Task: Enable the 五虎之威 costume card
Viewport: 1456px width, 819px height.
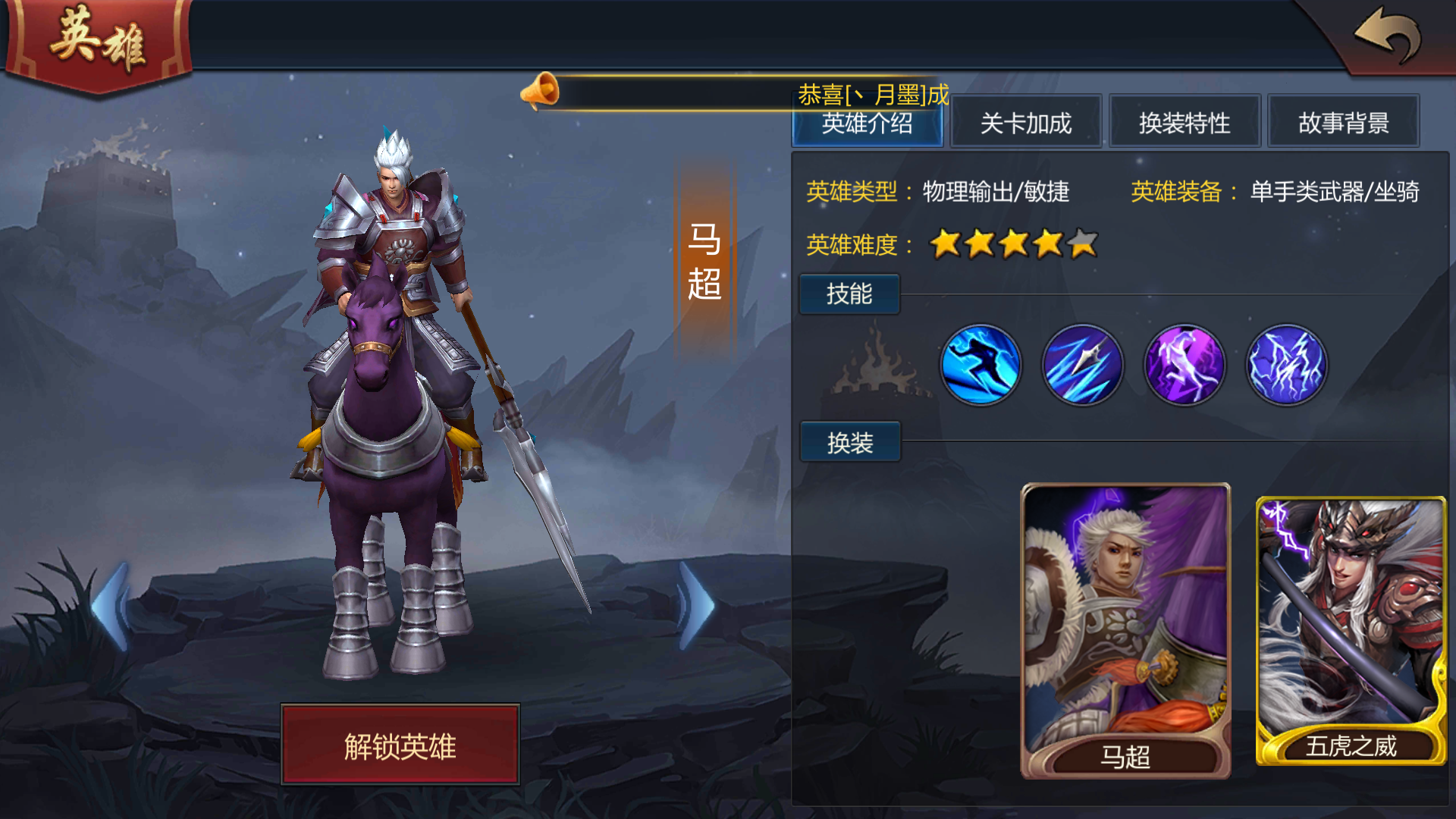Action: (x=1350, y=629)
